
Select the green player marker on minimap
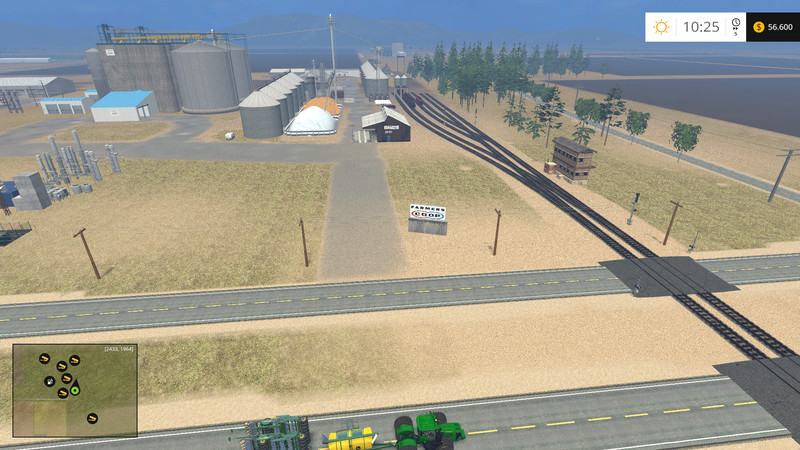(x=74, y=390)
